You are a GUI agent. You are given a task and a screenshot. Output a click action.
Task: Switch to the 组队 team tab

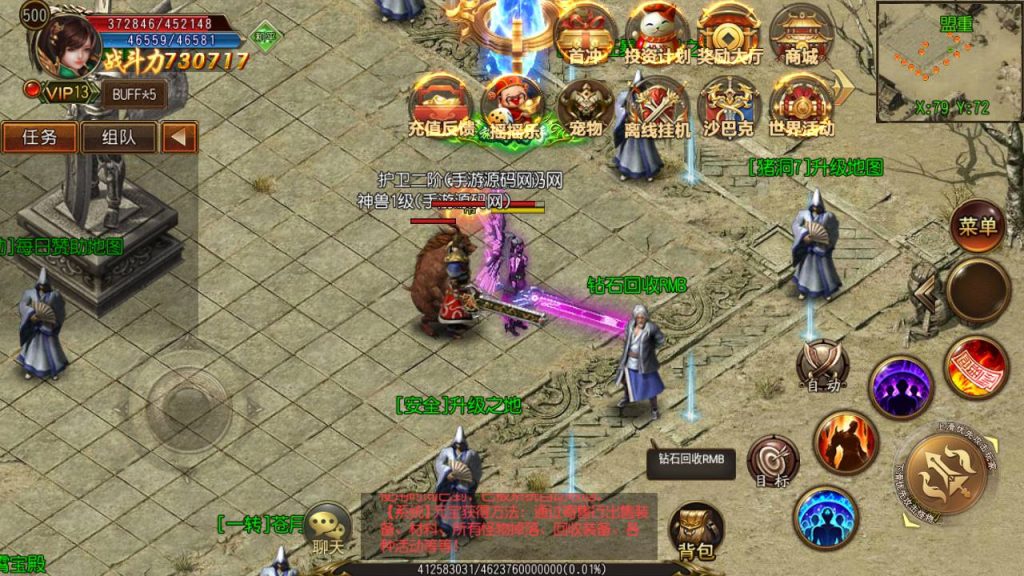tap(119, 137)
